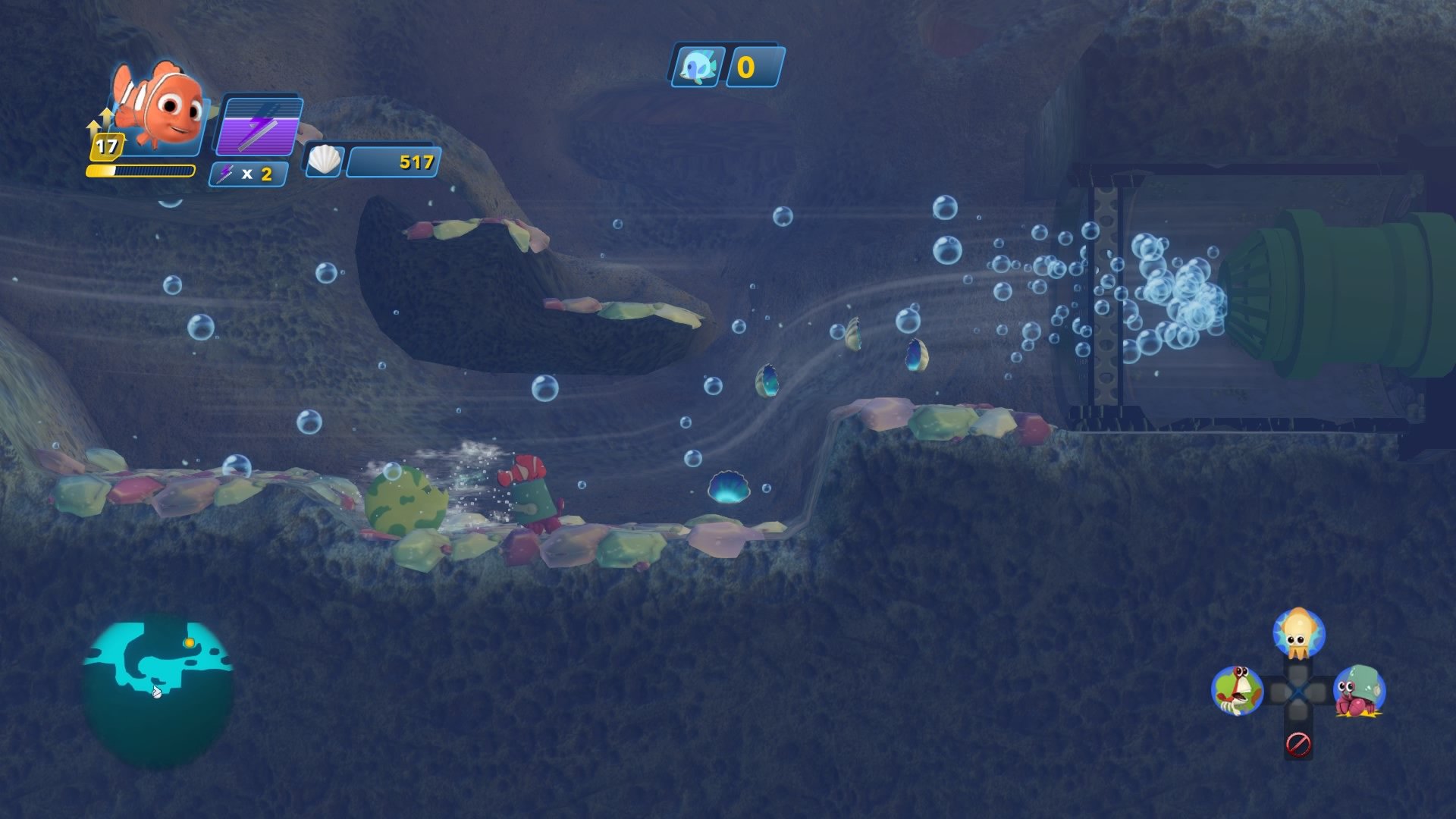The image size is (1456, 819).
Task: Select the purple lightning special ability icon
Action: (x=260, y=126)
